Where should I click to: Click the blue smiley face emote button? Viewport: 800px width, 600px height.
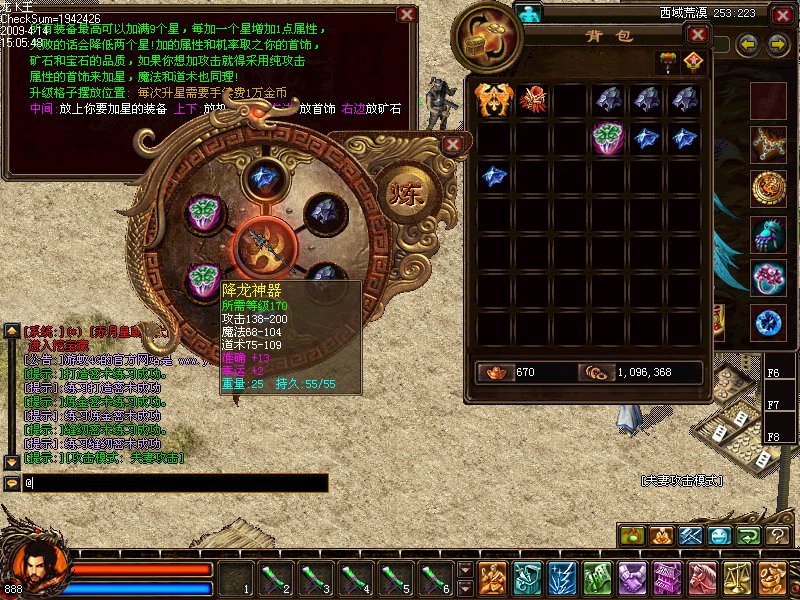point(720,536)
